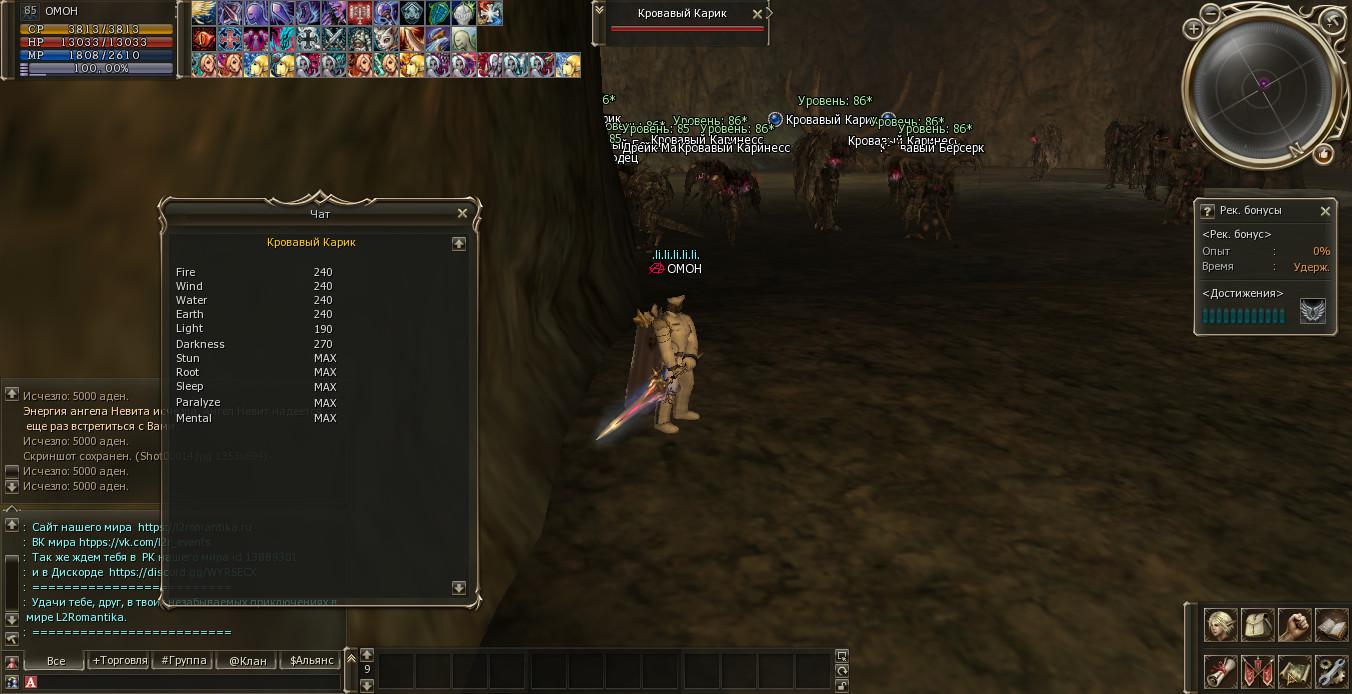Click the radar minimap
This screenshot has width=1352, height=694.
pyautogui.click(x=1263, y=90)
